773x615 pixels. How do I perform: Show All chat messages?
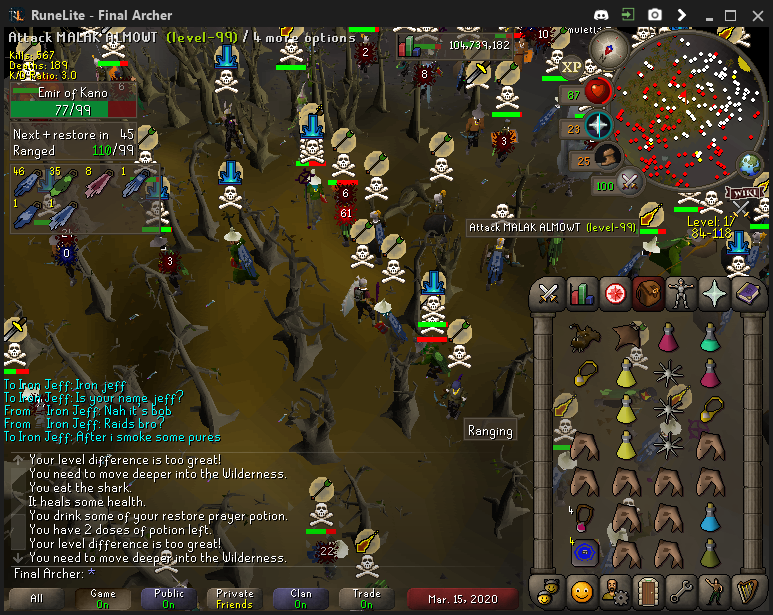pos(37,598)
